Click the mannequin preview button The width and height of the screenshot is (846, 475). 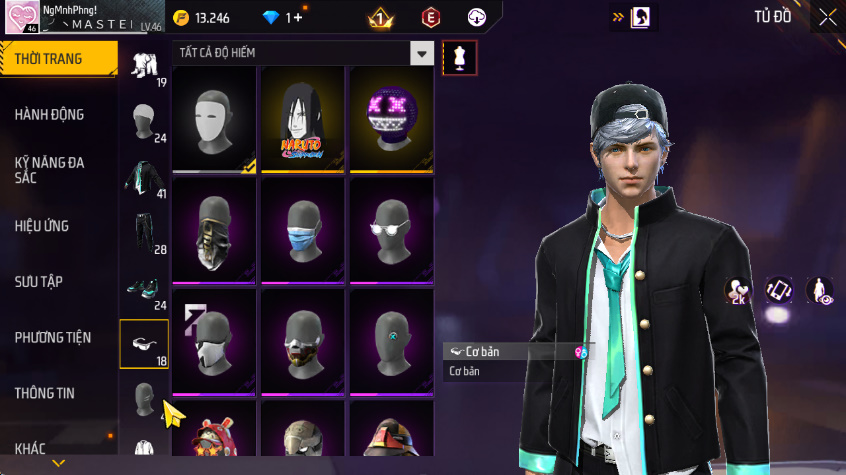pyautogui.click(x=460, y=57)
